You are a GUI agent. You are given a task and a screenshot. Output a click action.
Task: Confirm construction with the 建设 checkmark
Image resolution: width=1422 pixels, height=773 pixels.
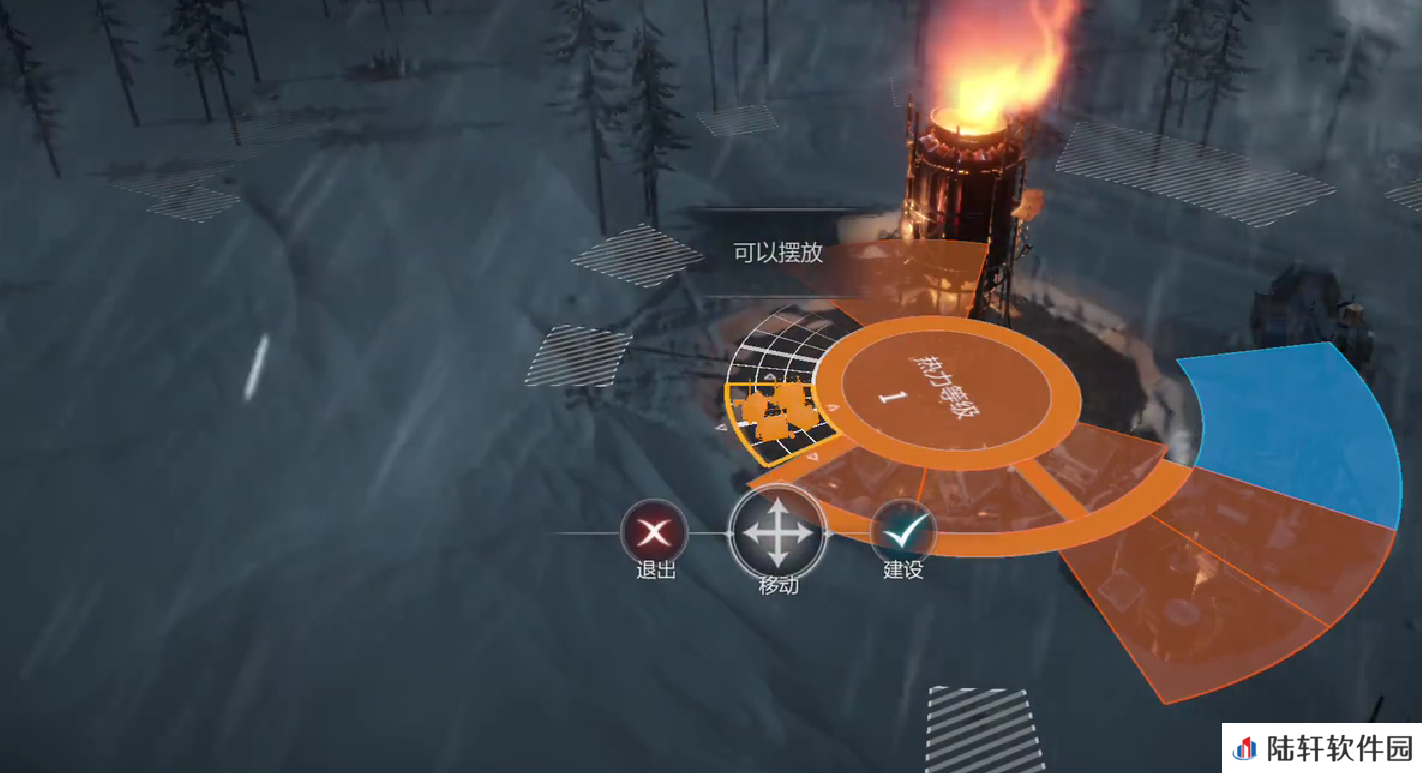902,533
